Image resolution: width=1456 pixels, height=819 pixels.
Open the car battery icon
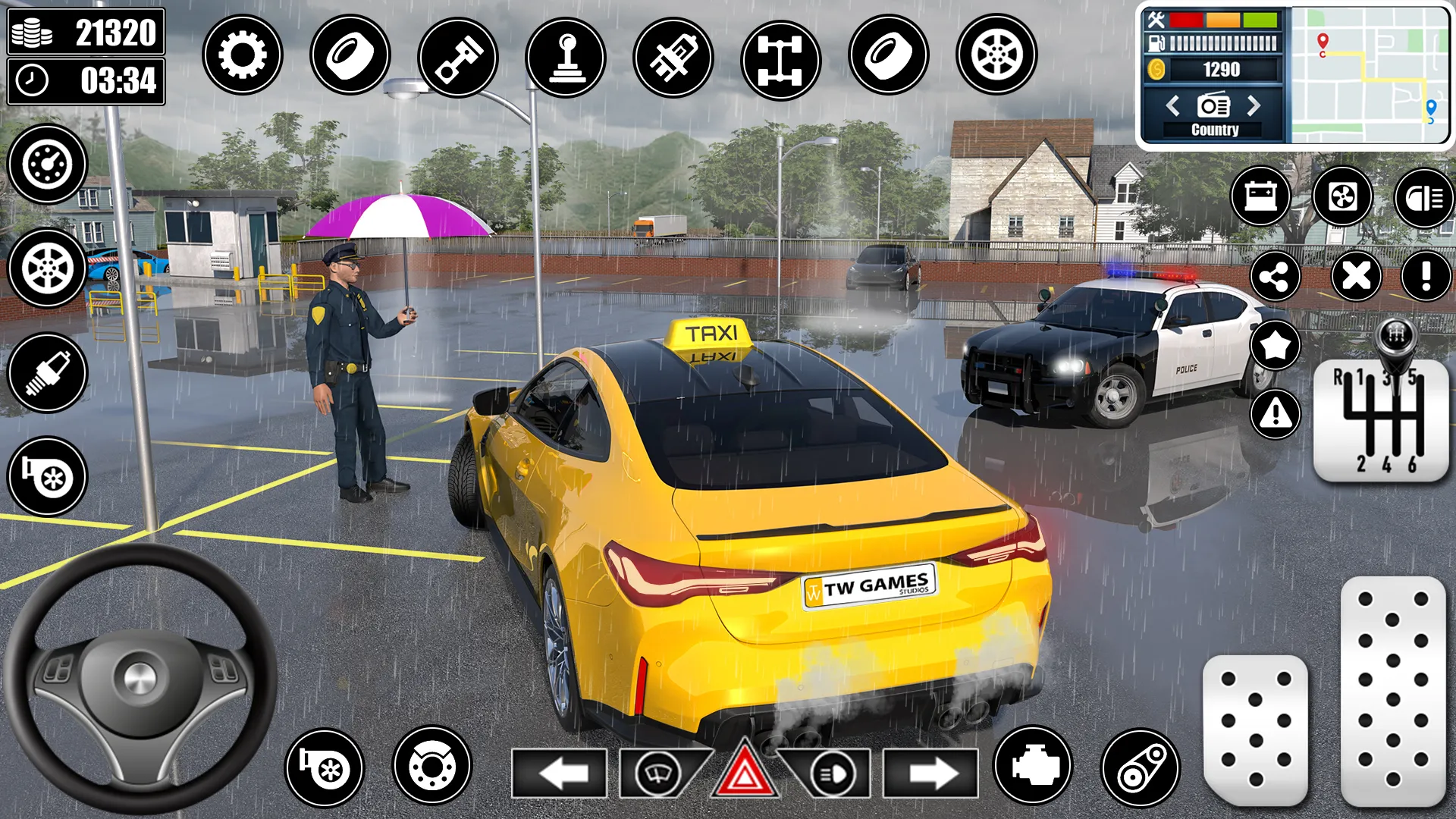[1260, 197]
